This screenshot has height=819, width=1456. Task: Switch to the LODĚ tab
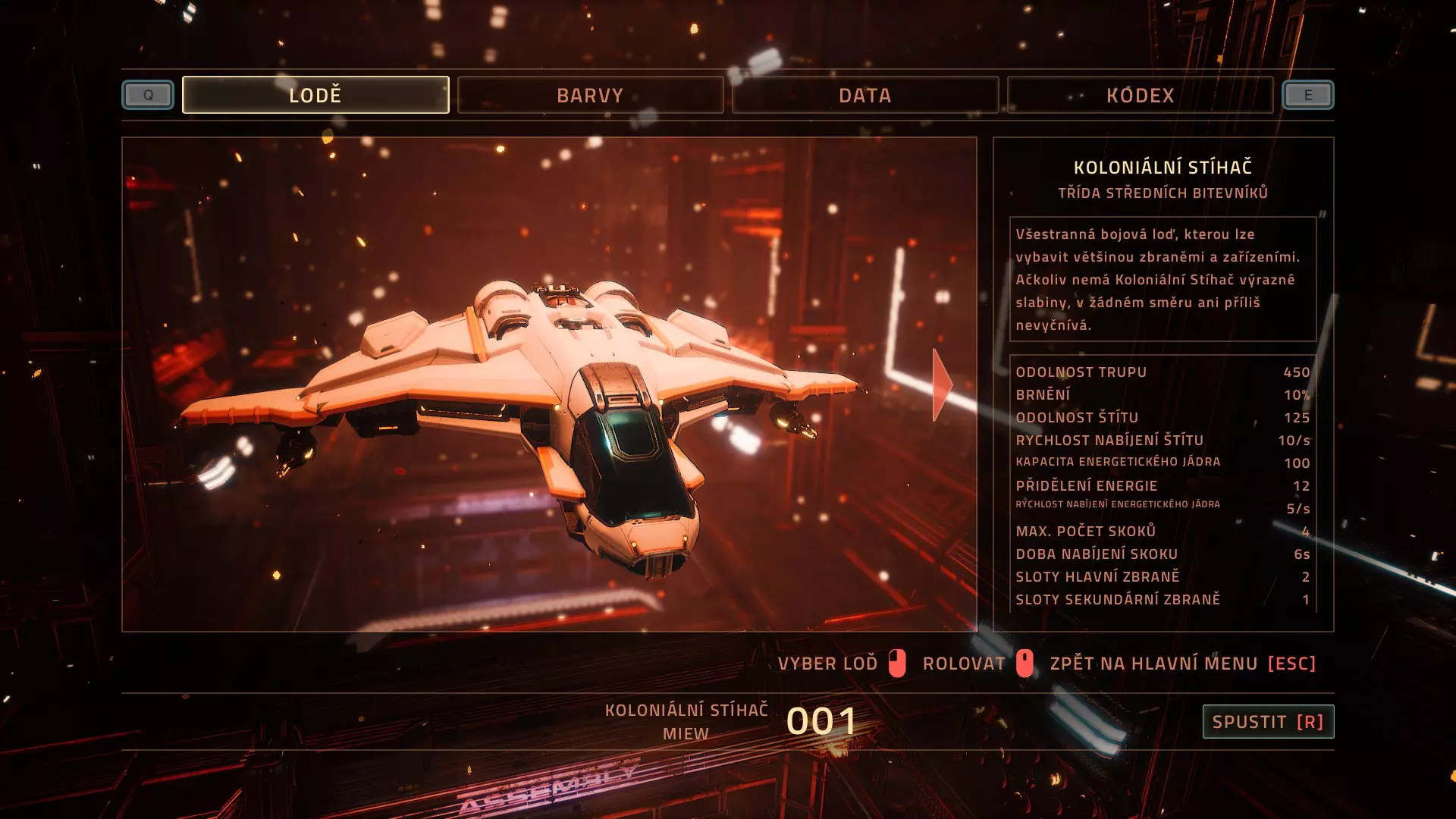coord(315,95)
